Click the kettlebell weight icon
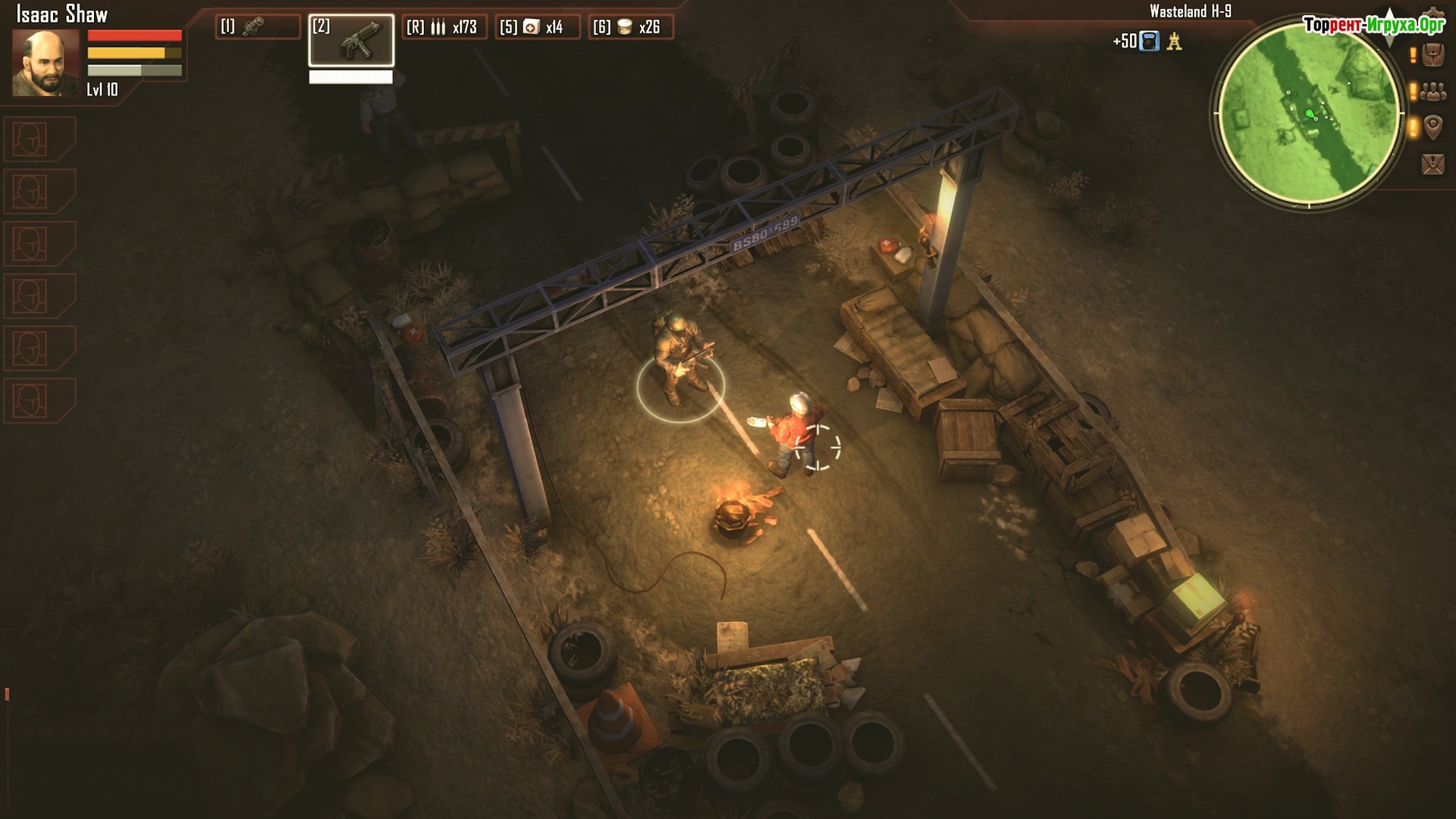Screen dimensions: 1456x819 [x=1150, y=41]
